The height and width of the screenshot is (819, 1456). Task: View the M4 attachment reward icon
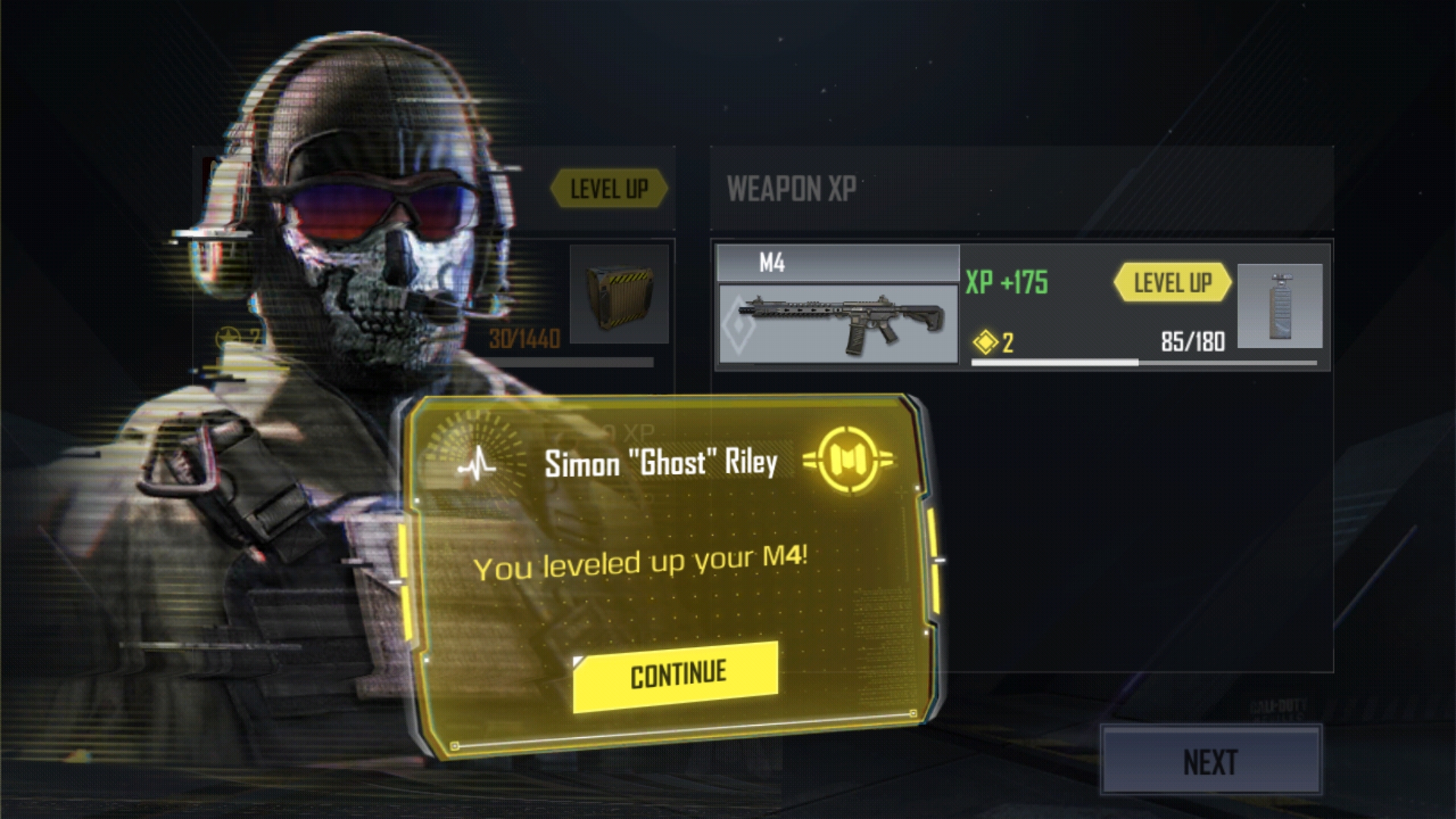coord(1280,306)
